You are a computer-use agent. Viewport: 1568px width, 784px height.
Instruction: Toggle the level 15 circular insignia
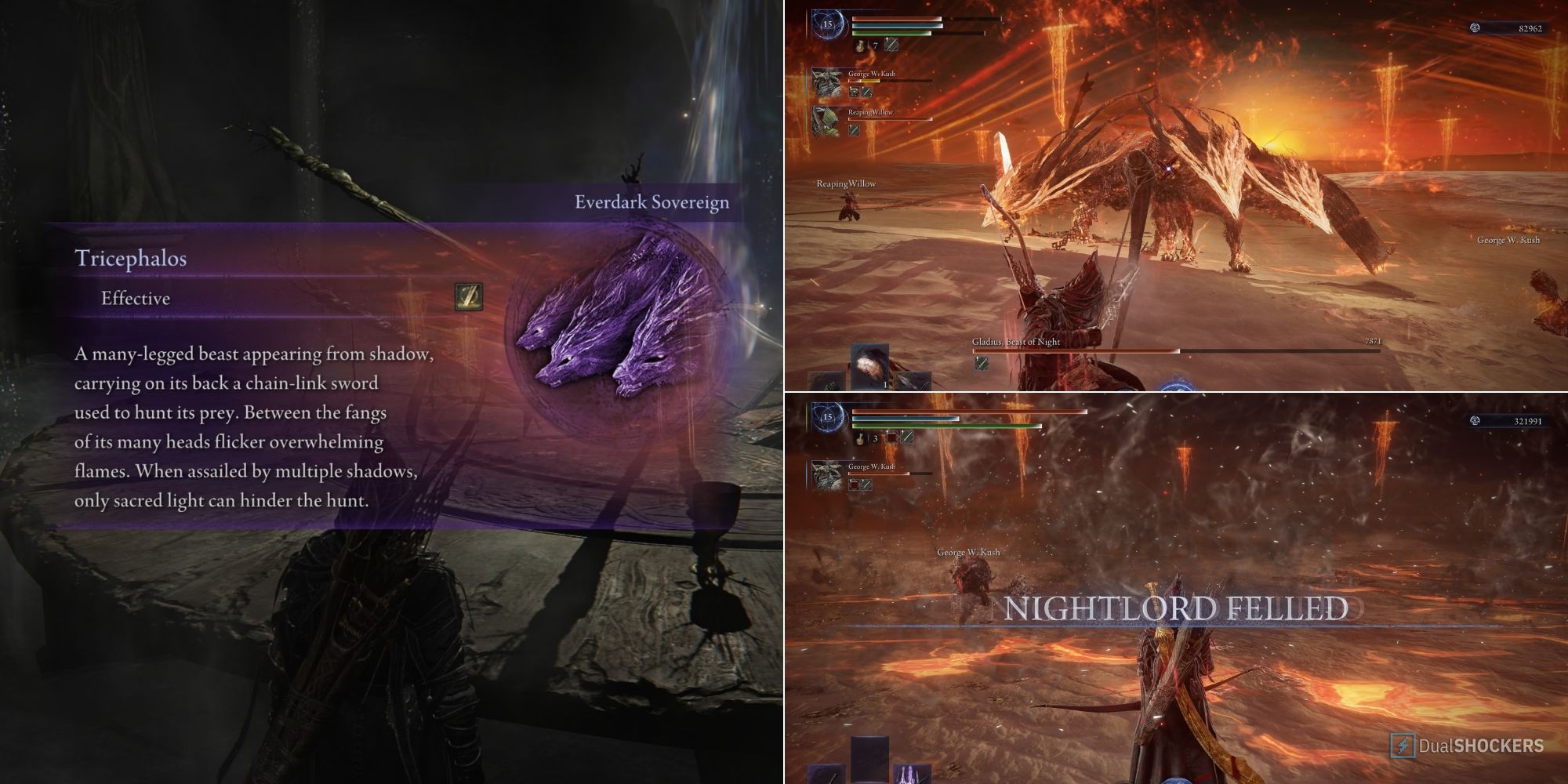pyautogui.click(x=829, y=25)
